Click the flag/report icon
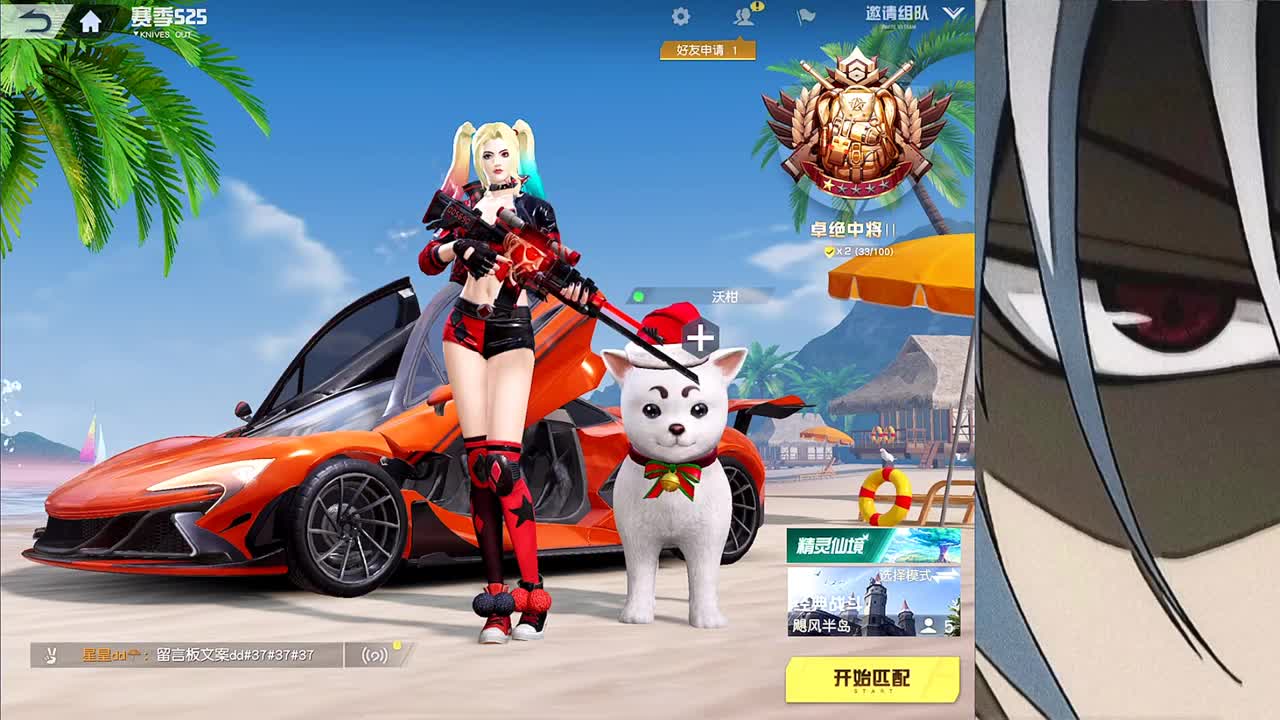Viewport: 1280px width, 720px height. pos(805,15)
